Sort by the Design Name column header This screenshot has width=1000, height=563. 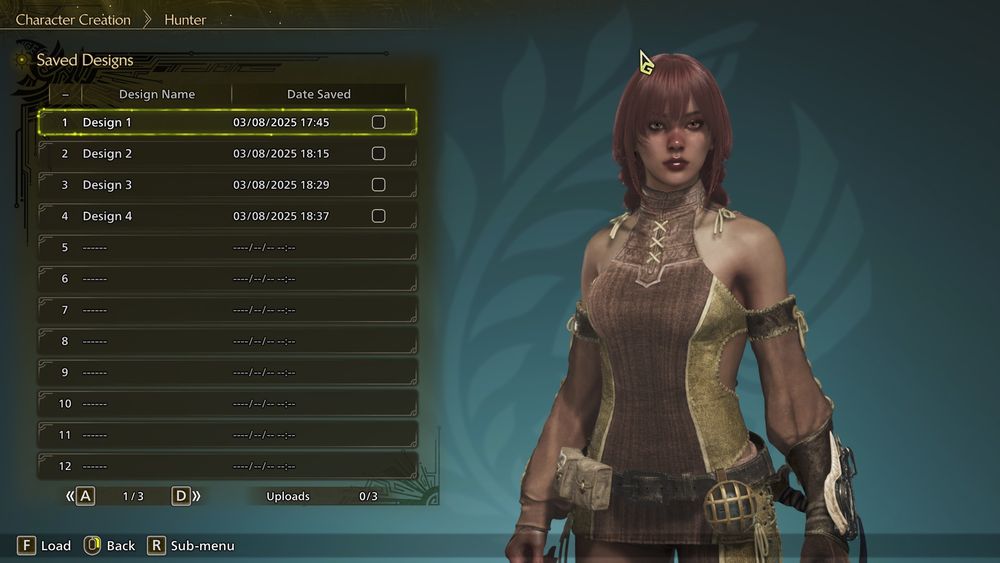(156, 94)
